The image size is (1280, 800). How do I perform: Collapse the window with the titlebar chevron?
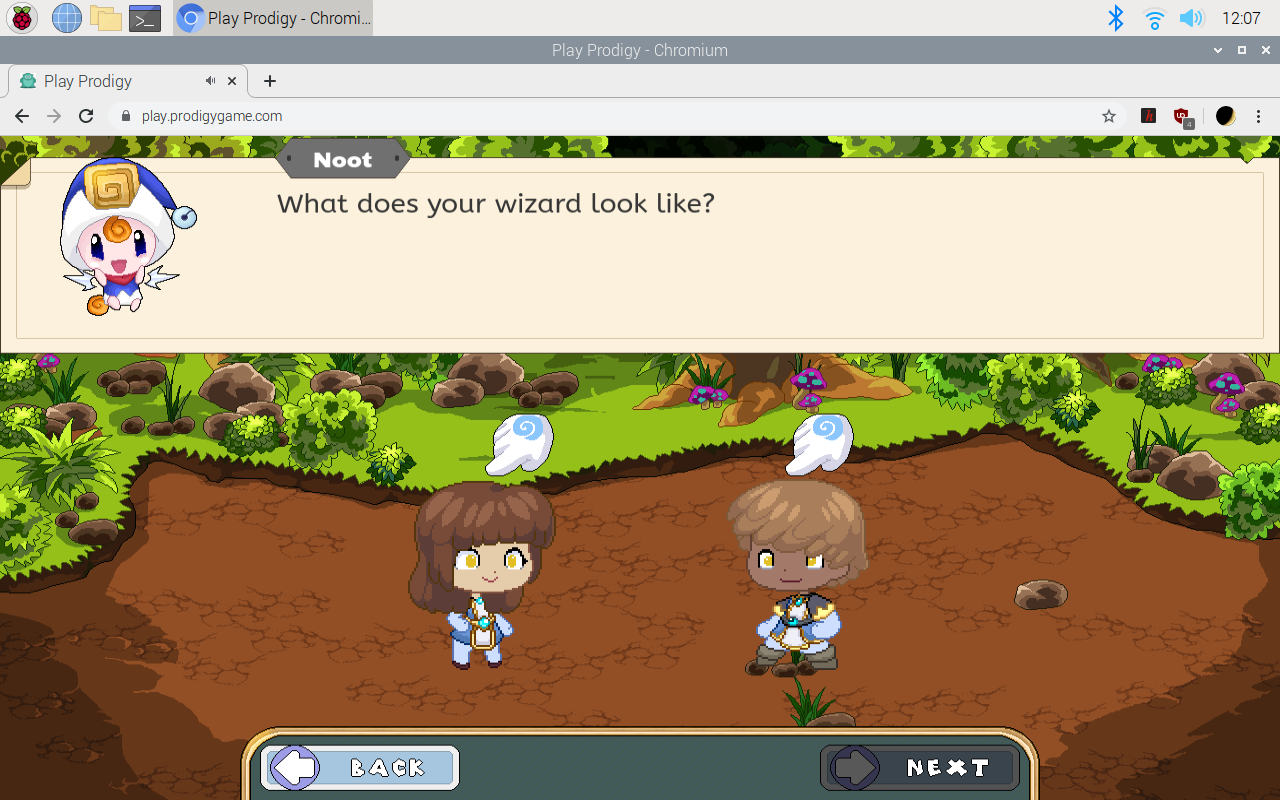pos(1217,50)
